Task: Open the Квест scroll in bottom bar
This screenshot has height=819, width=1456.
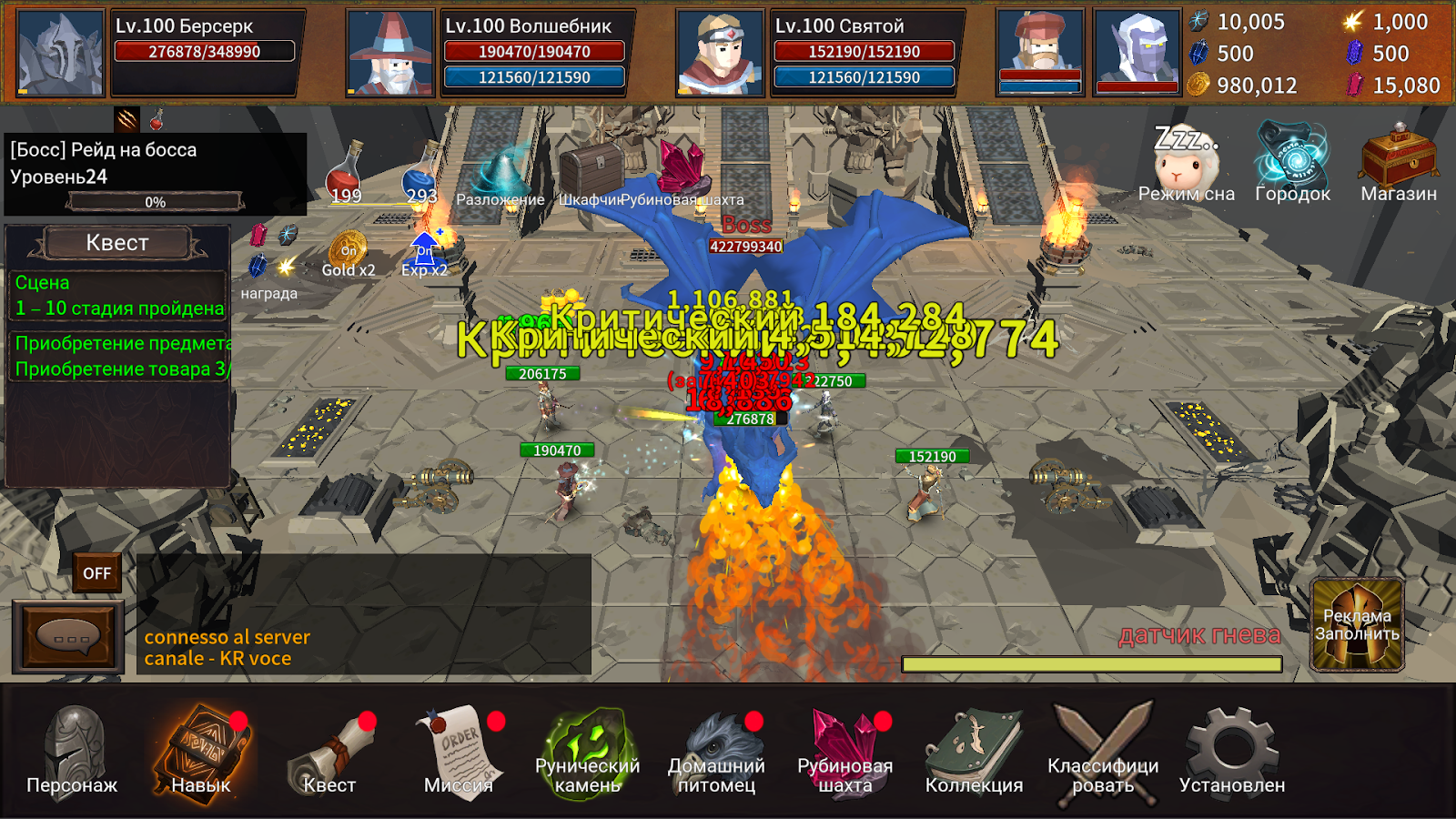Action: [329, 753]
